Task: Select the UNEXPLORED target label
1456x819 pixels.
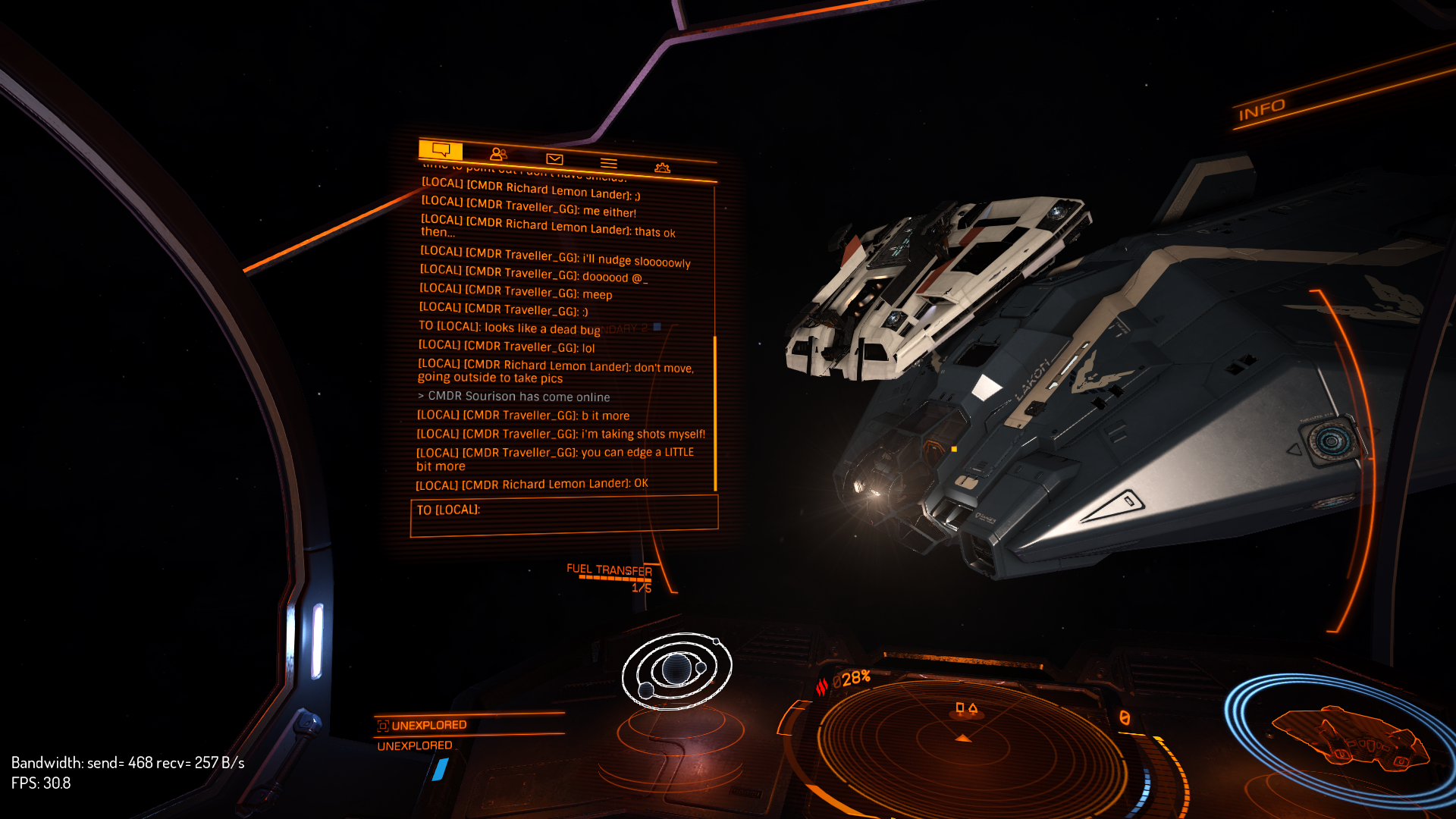Action: click(429, 726)
